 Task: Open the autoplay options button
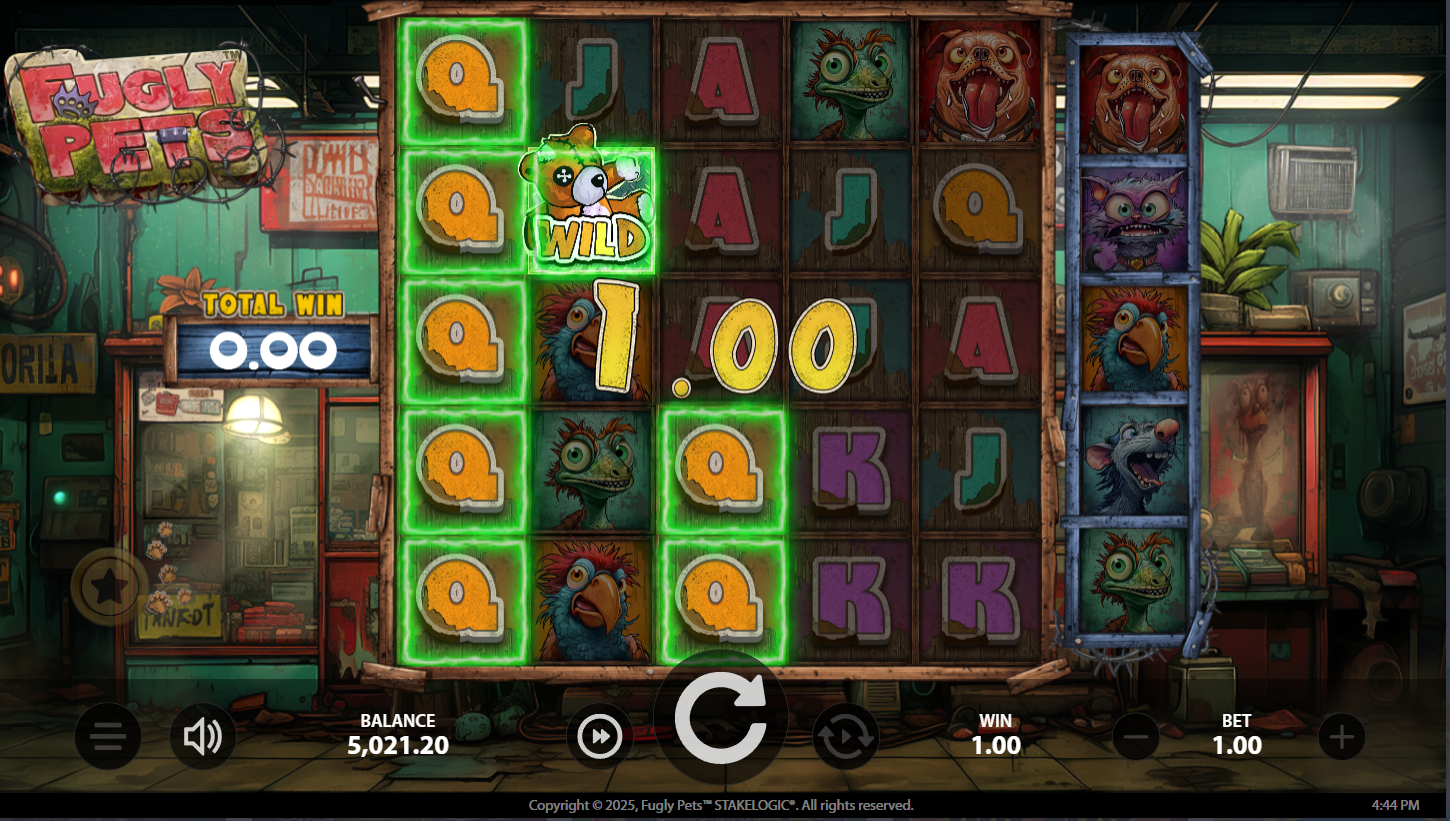845,738
